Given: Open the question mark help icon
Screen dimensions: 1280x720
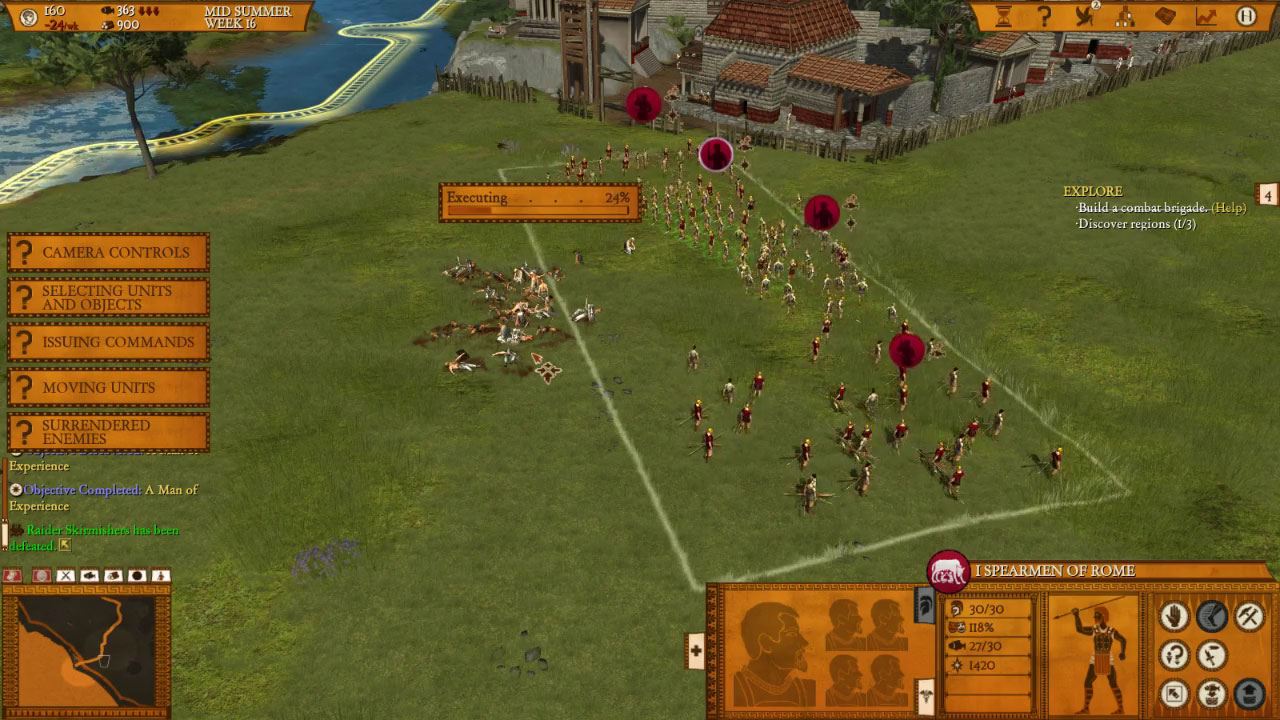Looking at the screenshot, I should coord(1043,16).
